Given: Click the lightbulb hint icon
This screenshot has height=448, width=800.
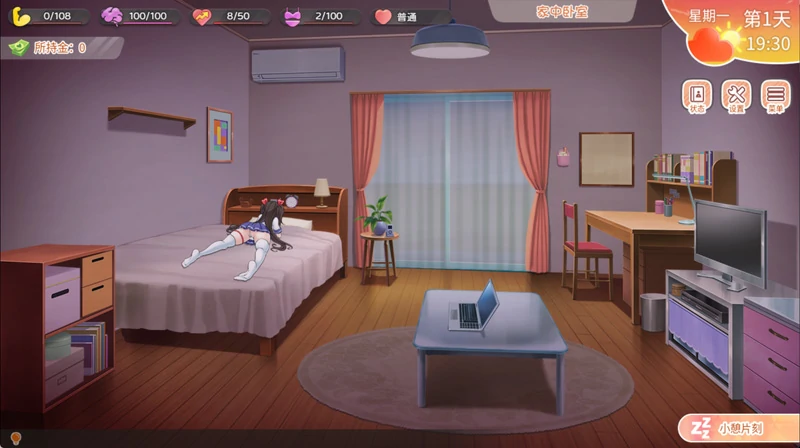Looking at the screenshot, I should point(14,440).
